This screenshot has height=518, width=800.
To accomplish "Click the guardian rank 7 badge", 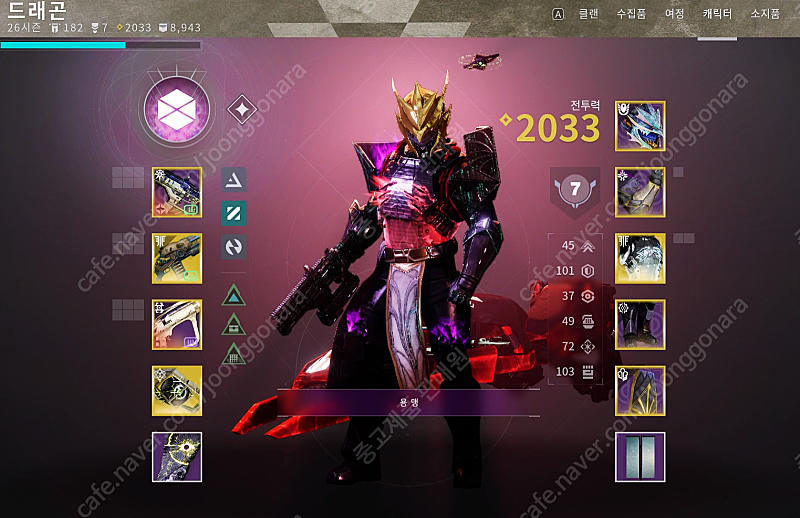I will tap(575, 189).
